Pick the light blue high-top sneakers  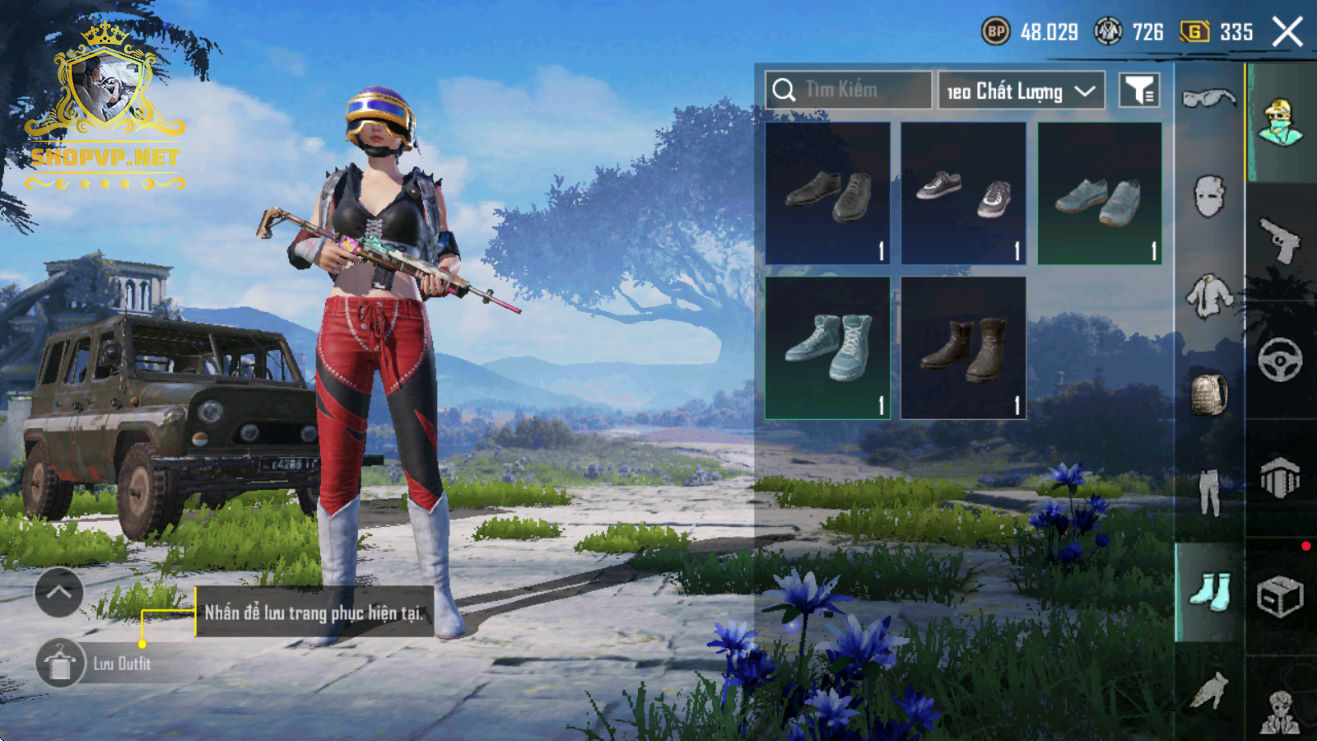(x=828, y=347)
